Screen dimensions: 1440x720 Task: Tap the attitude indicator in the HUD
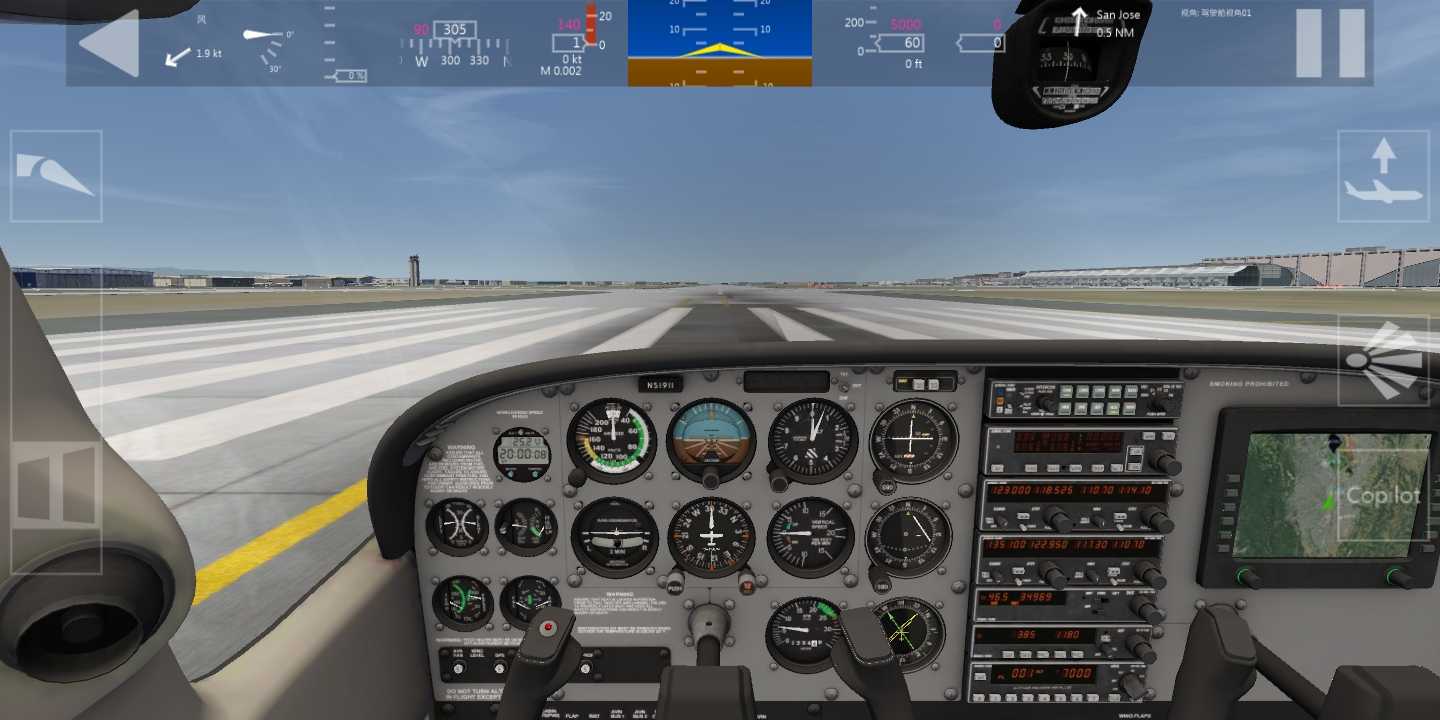(x=718, y=42)
